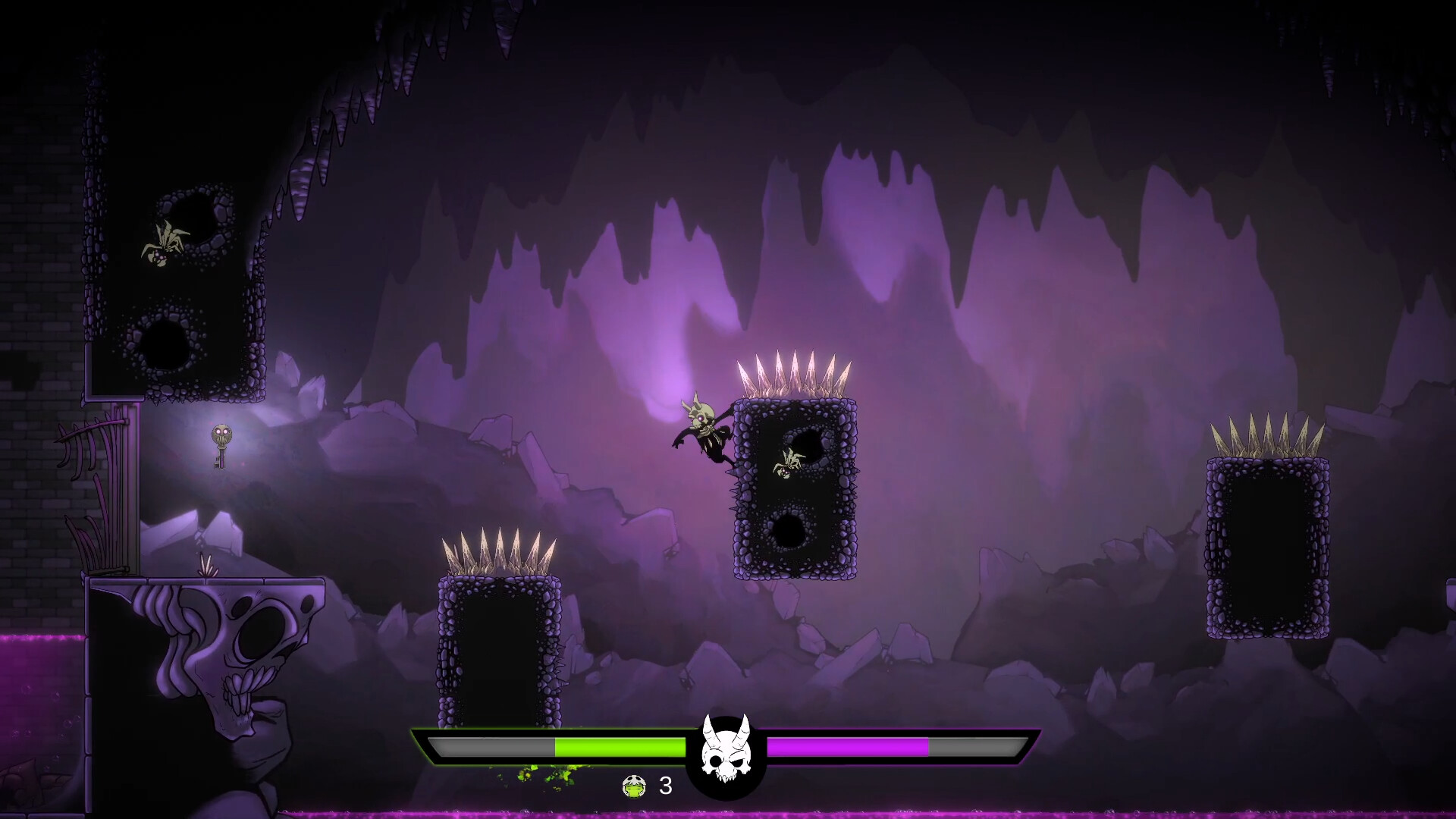The width and height of the screenshot is (1456, 819).
Task: Click the spider inside the central platform hole
Action: click(789, 464)
